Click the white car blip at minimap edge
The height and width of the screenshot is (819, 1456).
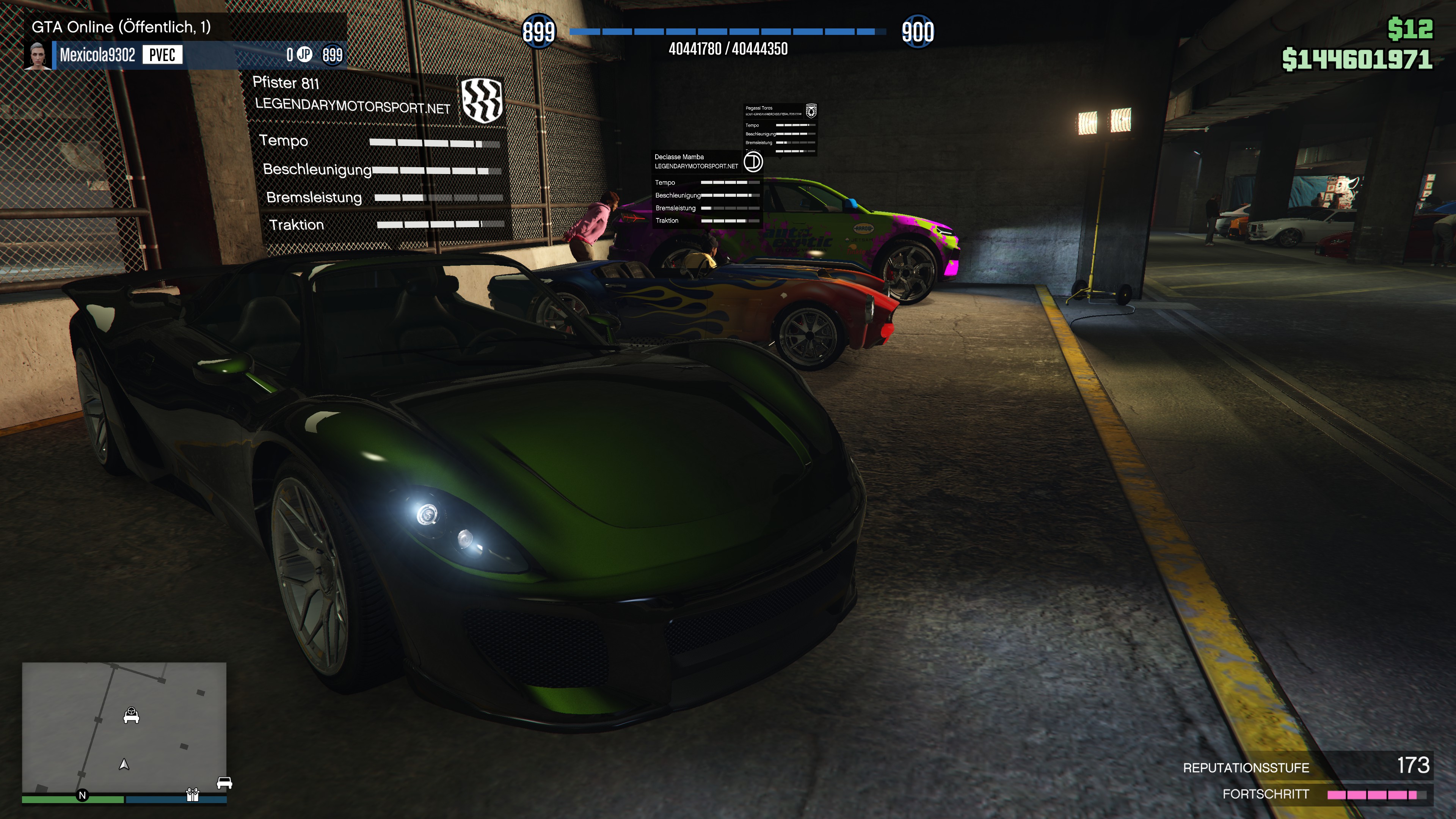pyautogui.click(x=224, y=783)
